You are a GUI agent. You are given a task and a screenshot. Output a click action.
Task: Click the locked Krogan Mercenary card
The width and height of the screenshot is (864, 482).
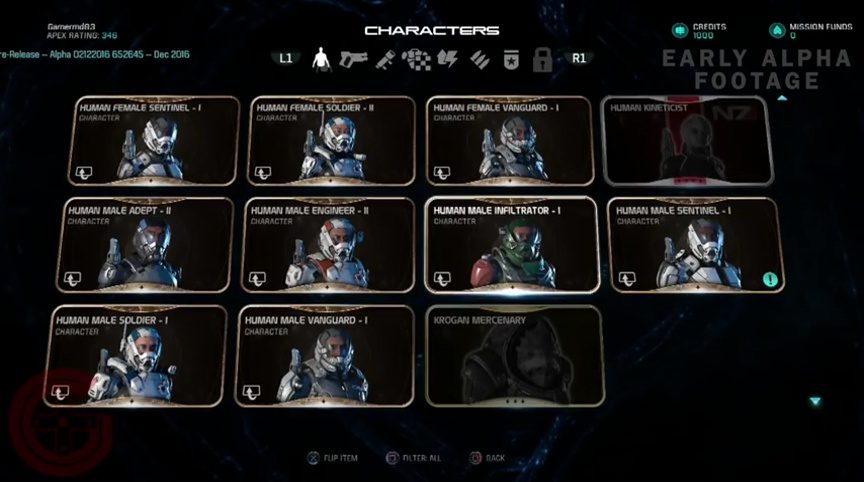(514, 355)
